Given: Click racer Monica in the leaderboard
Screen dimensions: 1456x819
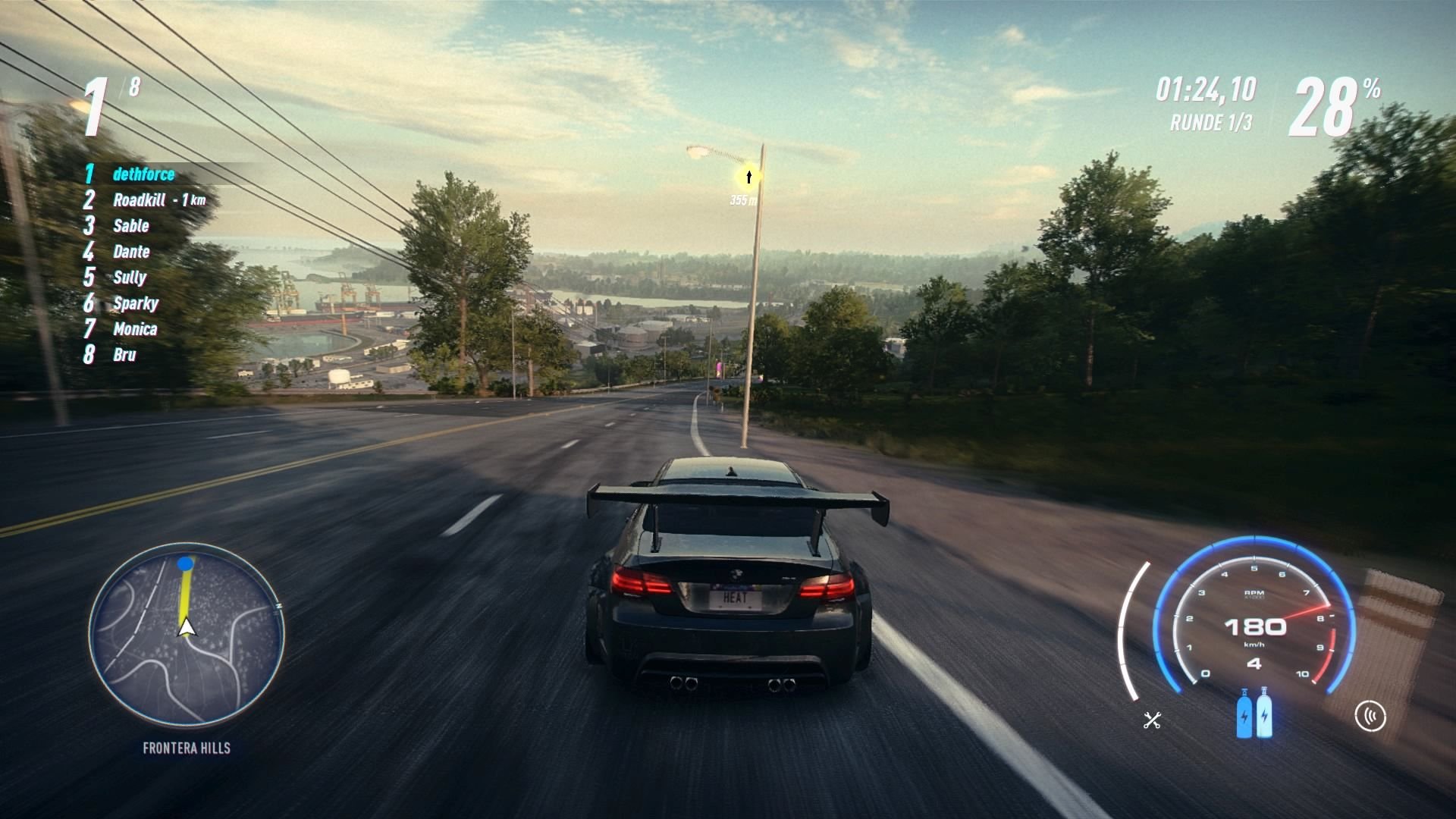Looking at the screenshot, I should [x=135, y=330].
